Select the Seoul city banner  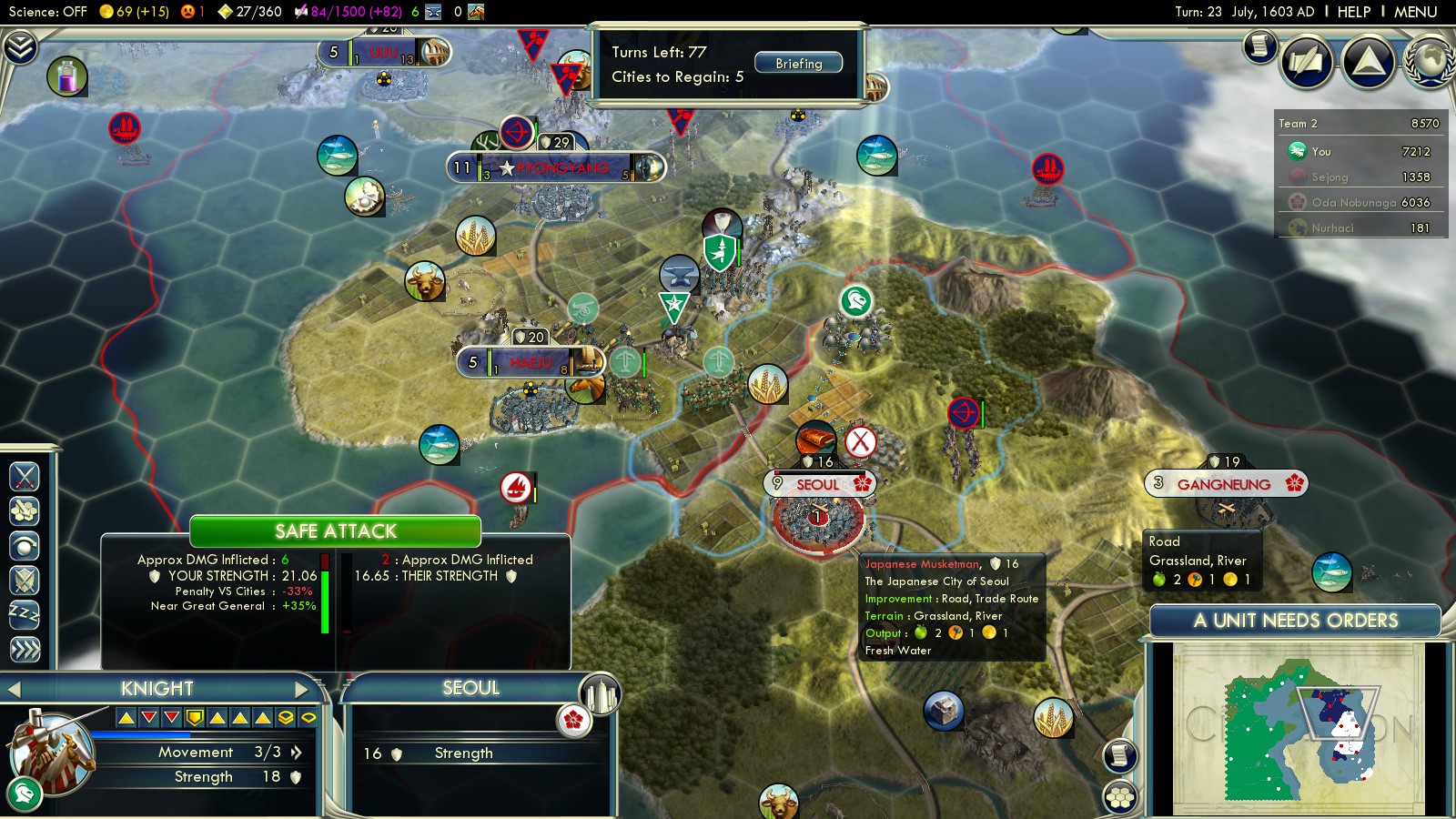818,485
